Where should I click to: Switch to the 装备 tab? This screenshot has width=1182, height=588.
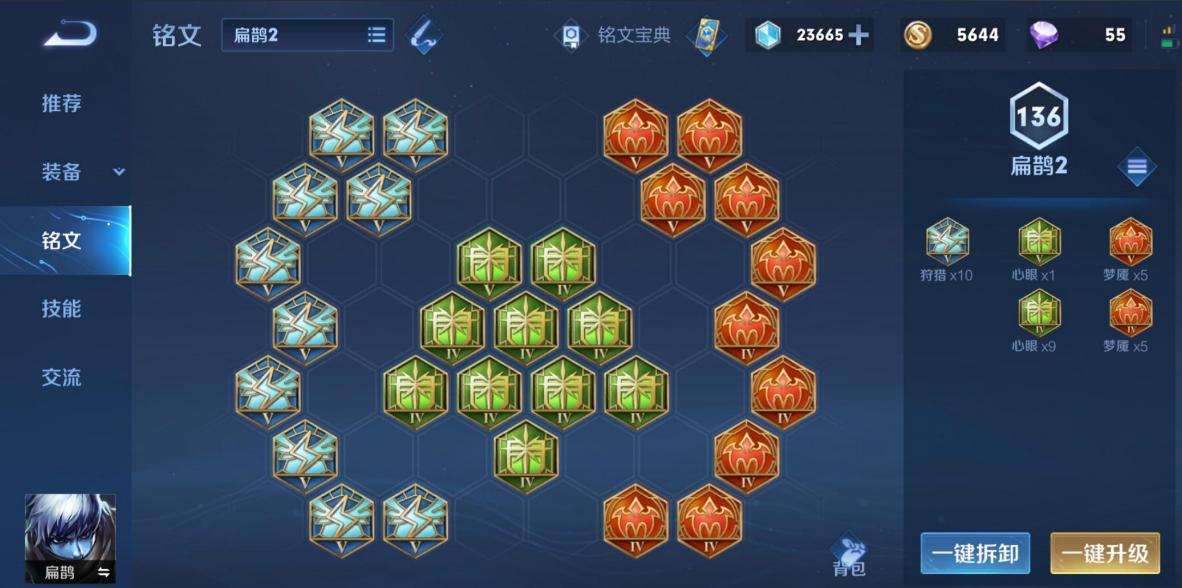(x=62, y=172)
